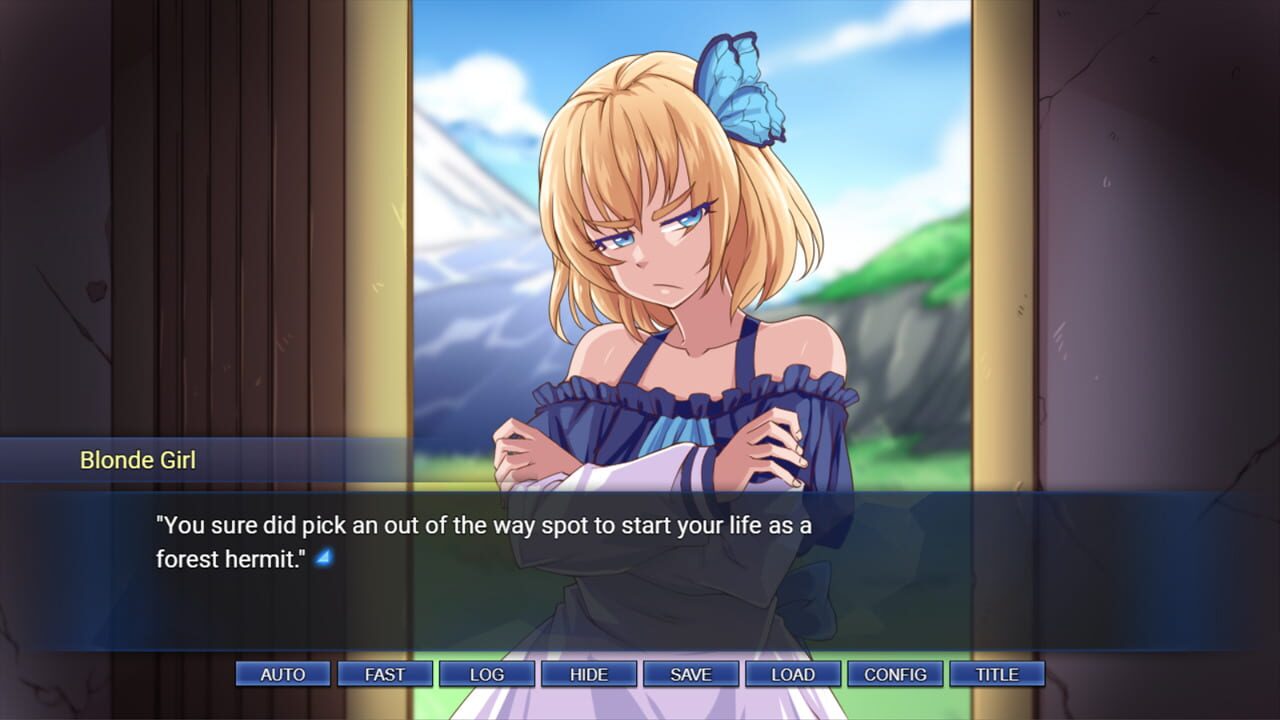Screen dimensions: 1280x720
Task: Select AUTO on the bottom control bar
Action: pyautogui.click(x=283, y=674)
